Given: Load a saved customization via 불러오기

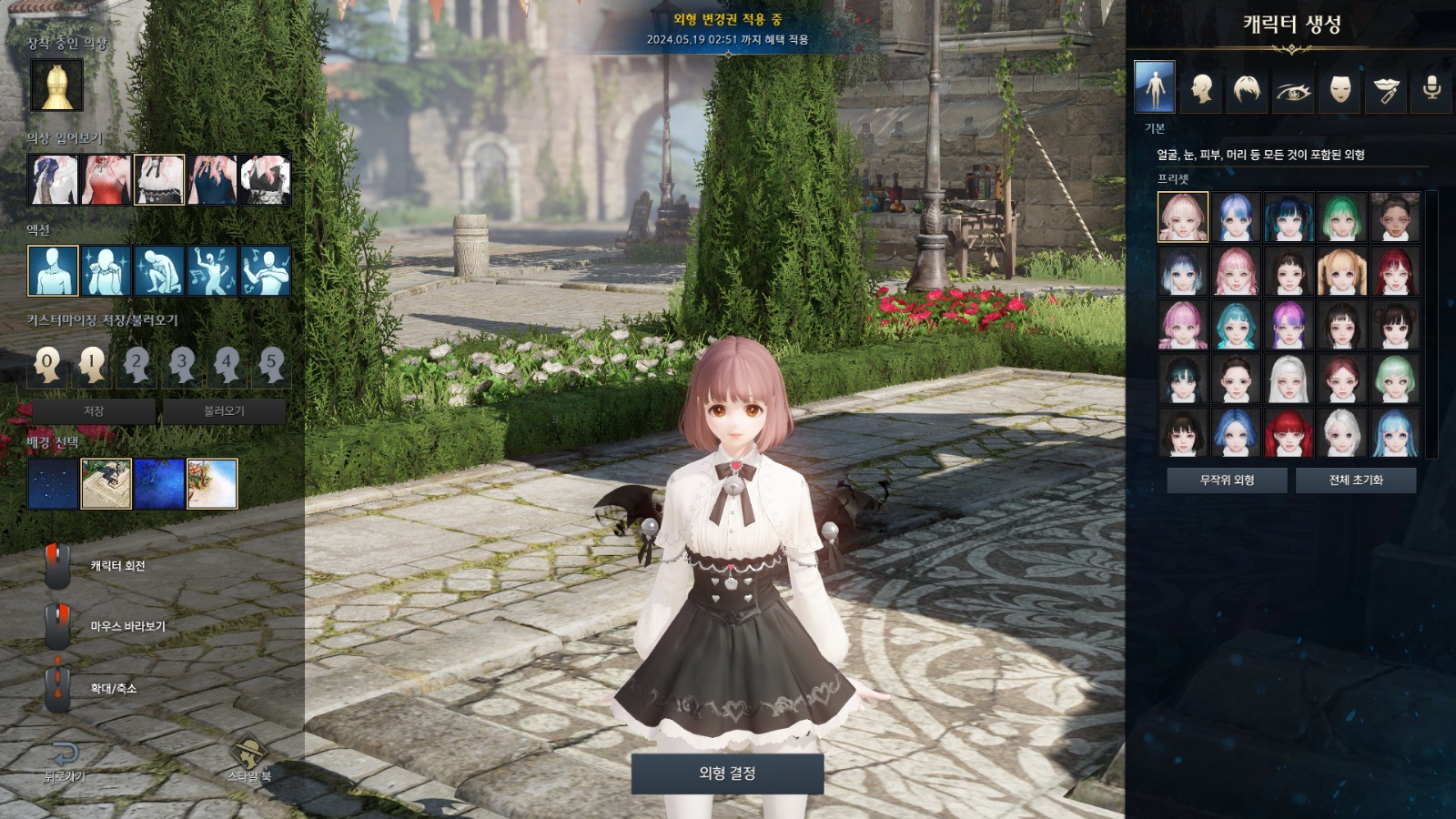Looking at the screenshot, I should point(224,411).
